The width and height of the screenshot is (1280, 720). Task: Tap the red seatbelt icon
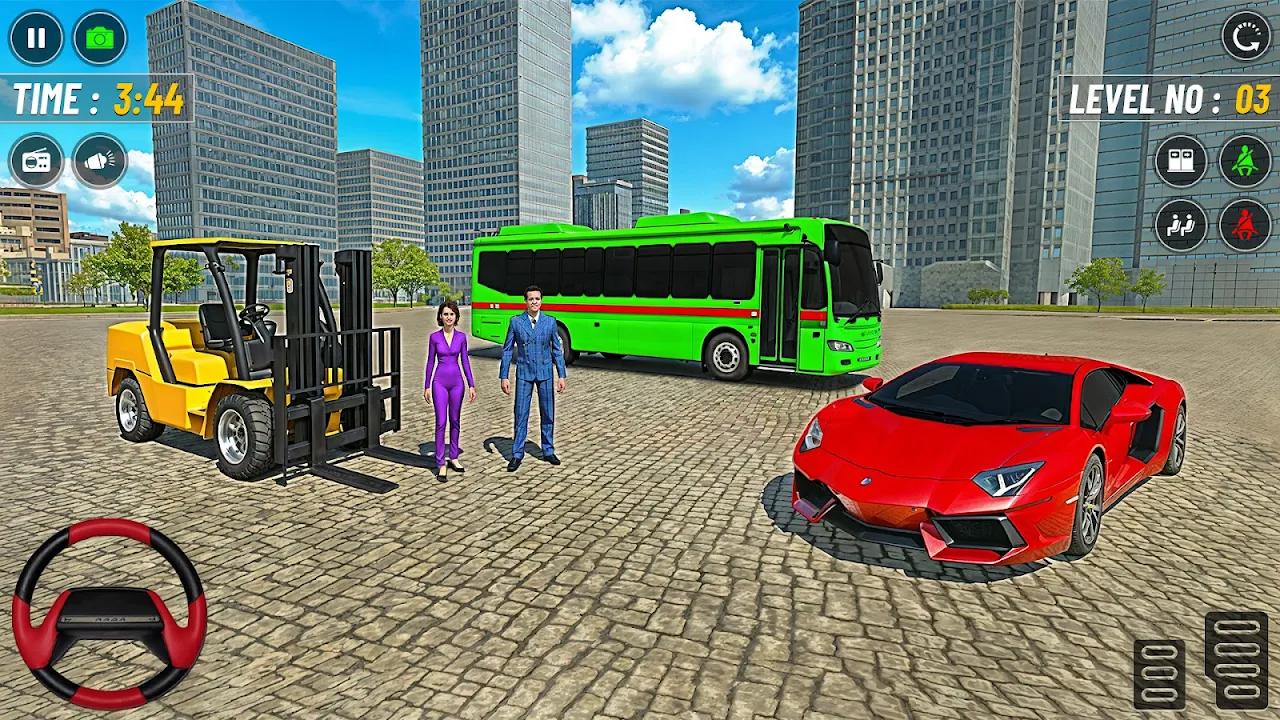pos(1245,225)
